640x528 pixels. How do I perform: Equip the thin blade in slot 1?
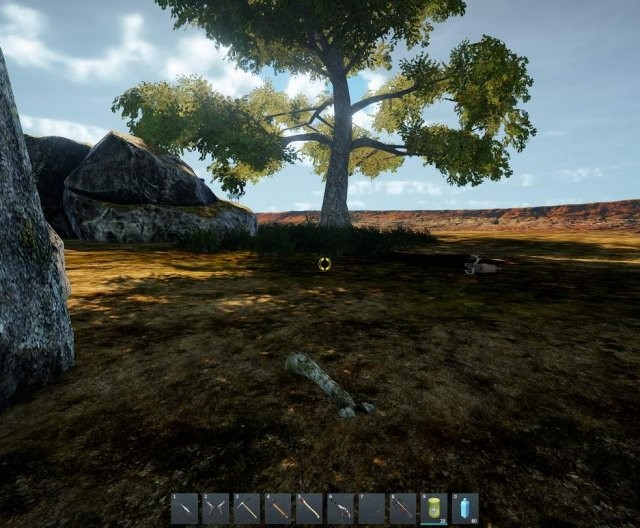point(185,508)
